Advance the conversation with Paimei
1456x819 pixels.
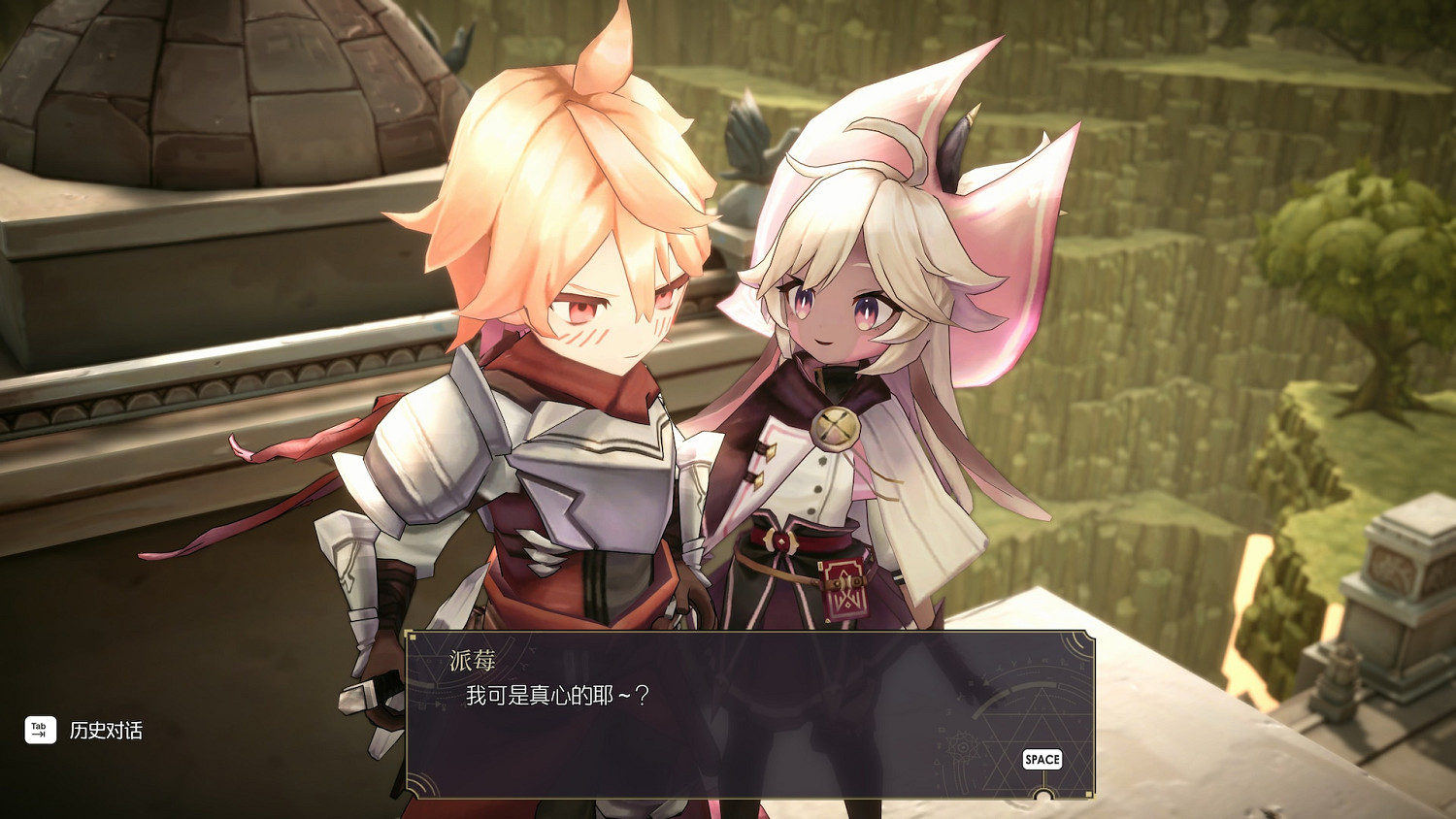tap(1042, 759)
